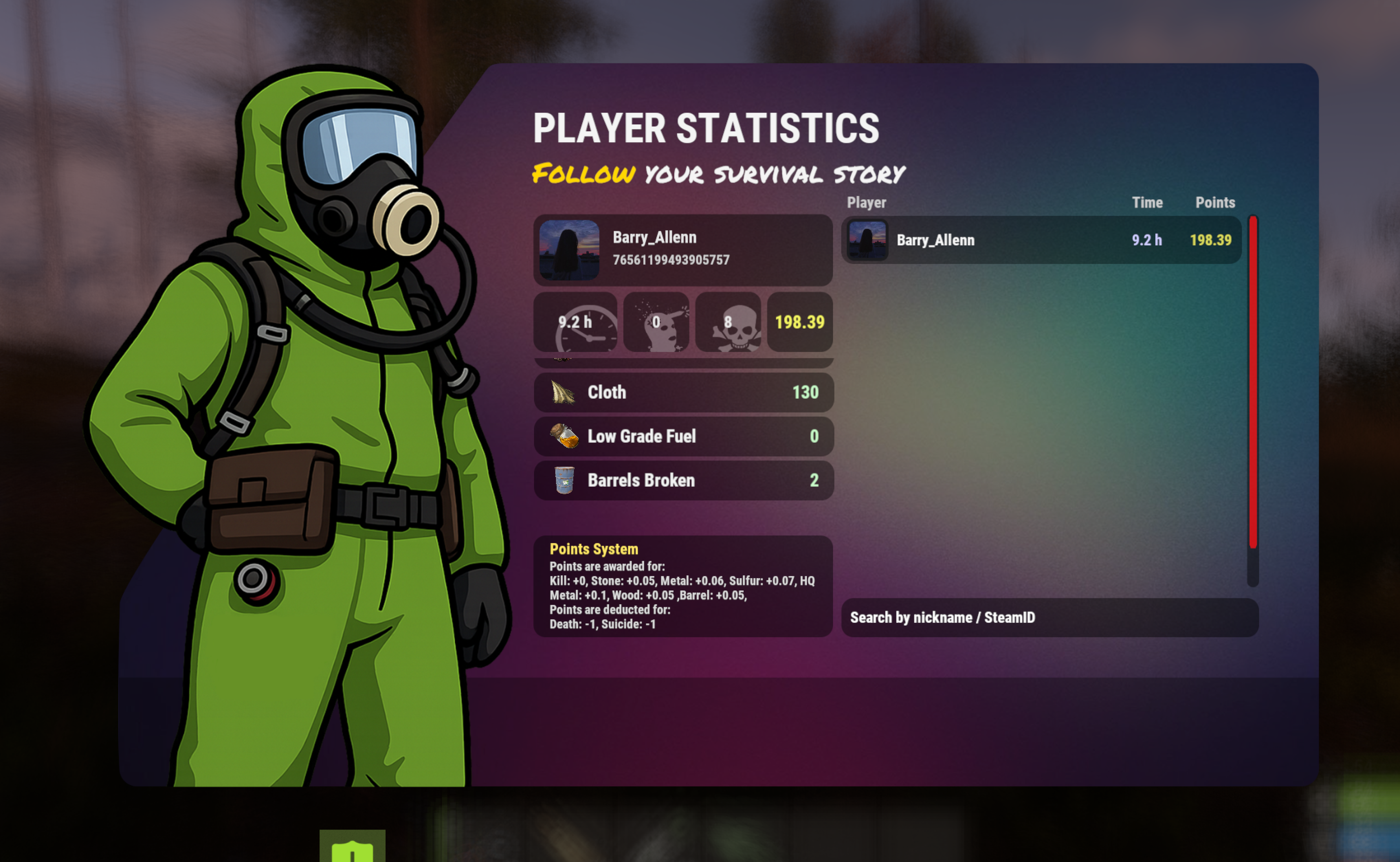The image size is (1400, 862).
Task: Select the PLAYER STATISTICS title
Action: point(706,128)
